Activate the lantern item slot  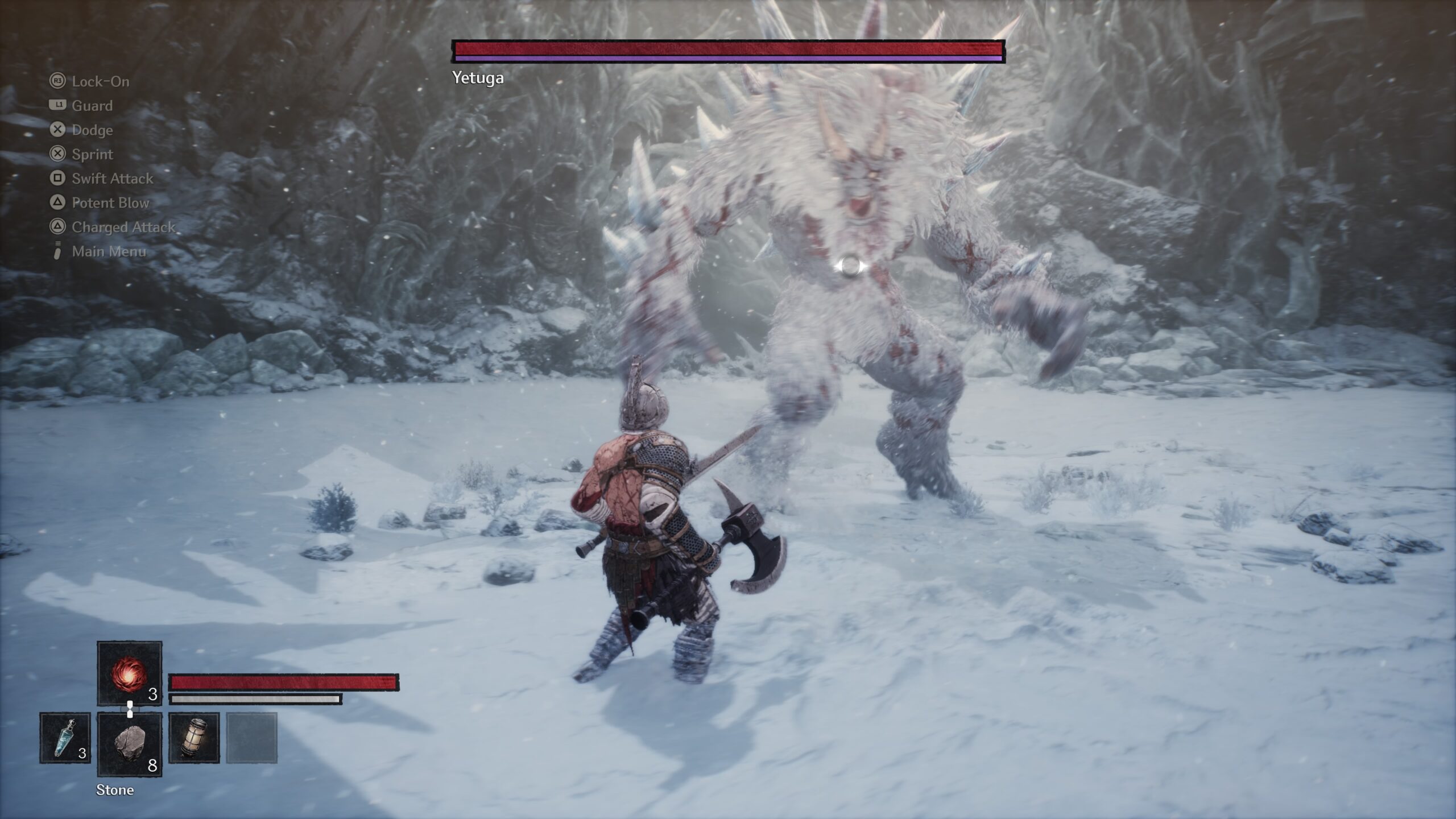pos(194,738)
